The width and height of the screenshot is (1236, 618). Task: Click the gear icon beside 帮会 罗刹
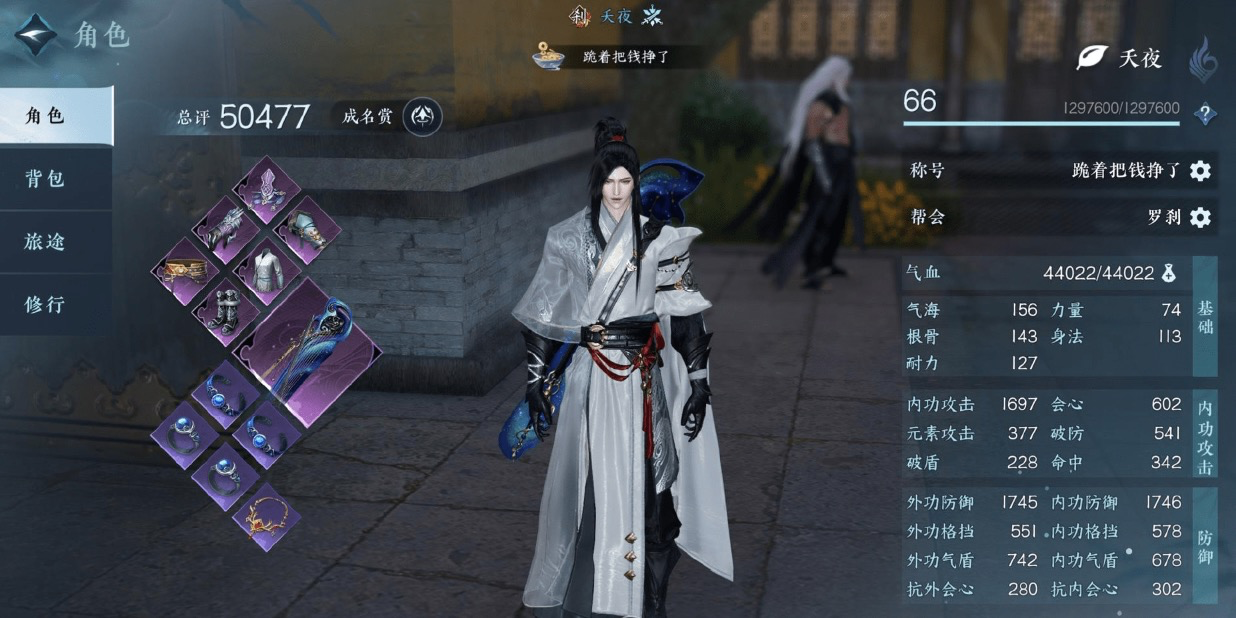tap(1200, 217)
